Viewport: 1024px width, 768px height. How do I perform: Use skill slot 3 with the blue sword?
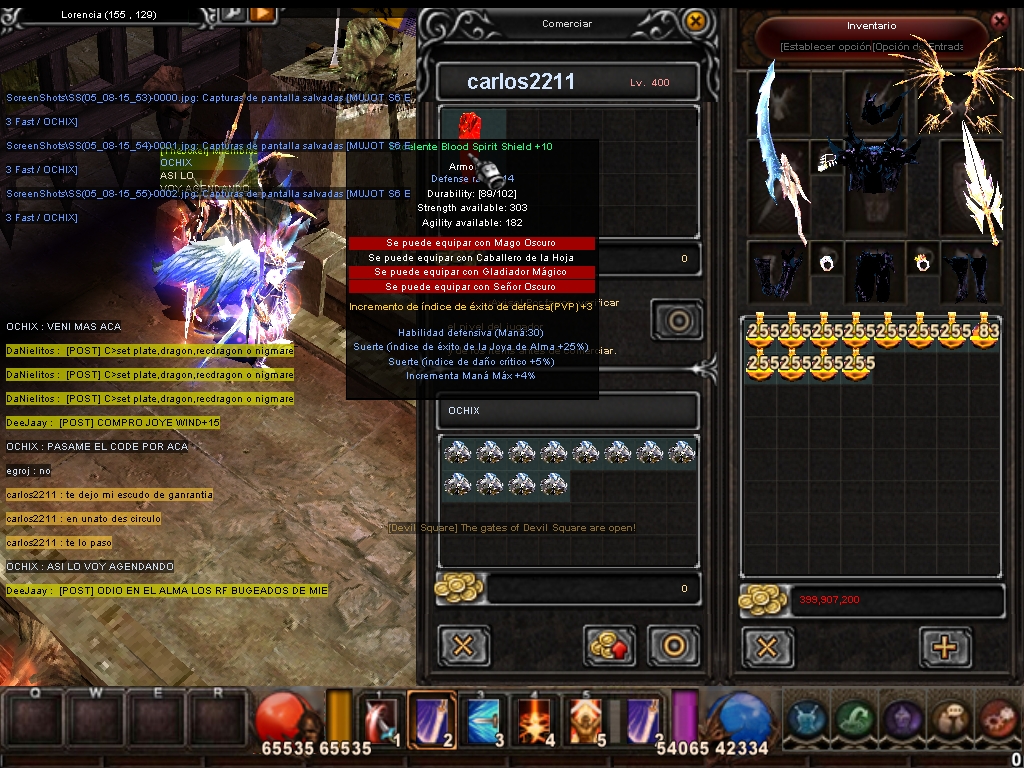click(482, 719)
